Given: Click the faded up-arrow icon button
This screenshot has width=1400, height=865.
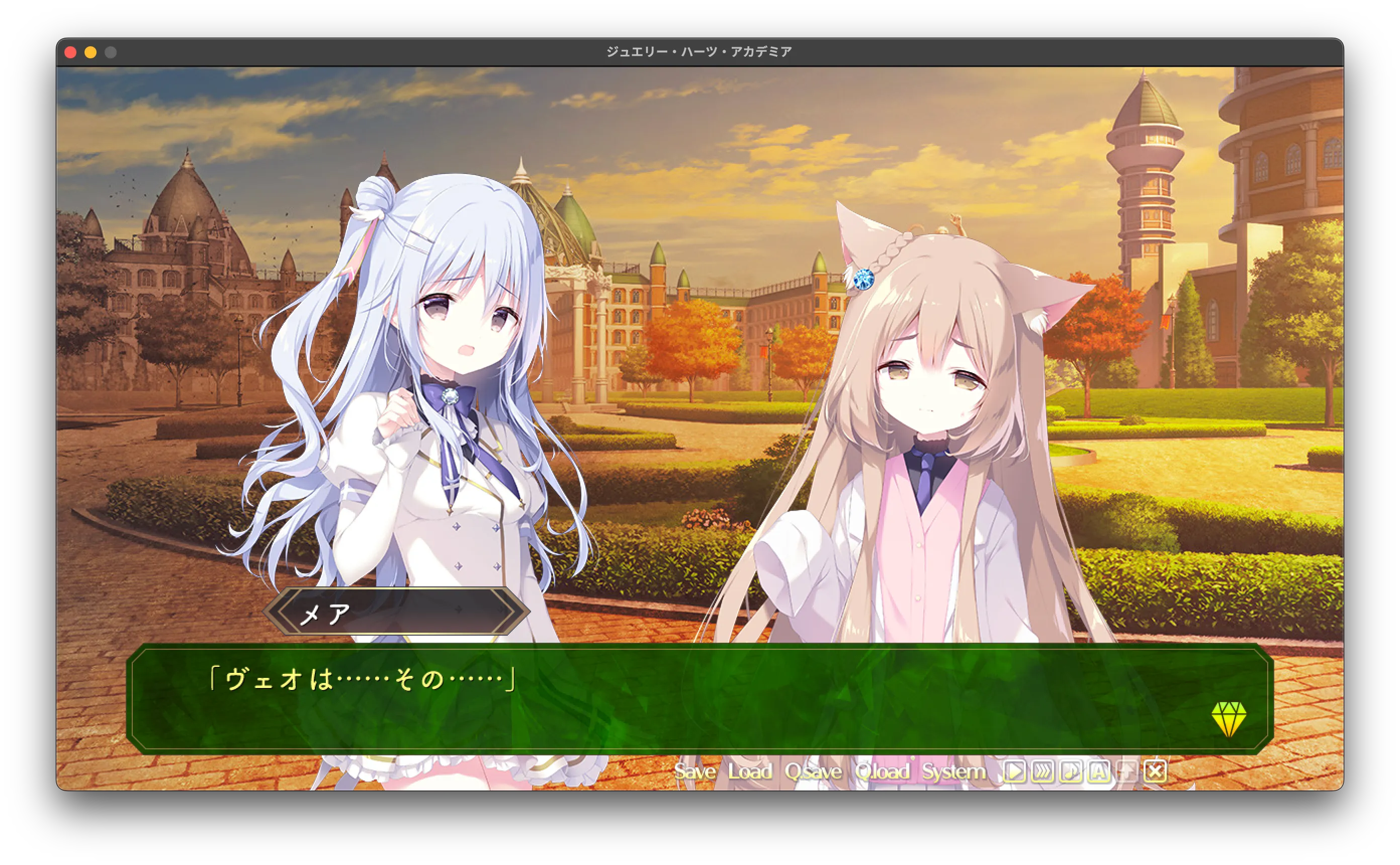Looking at the screenshot, I should click(x=1126, y=772).
